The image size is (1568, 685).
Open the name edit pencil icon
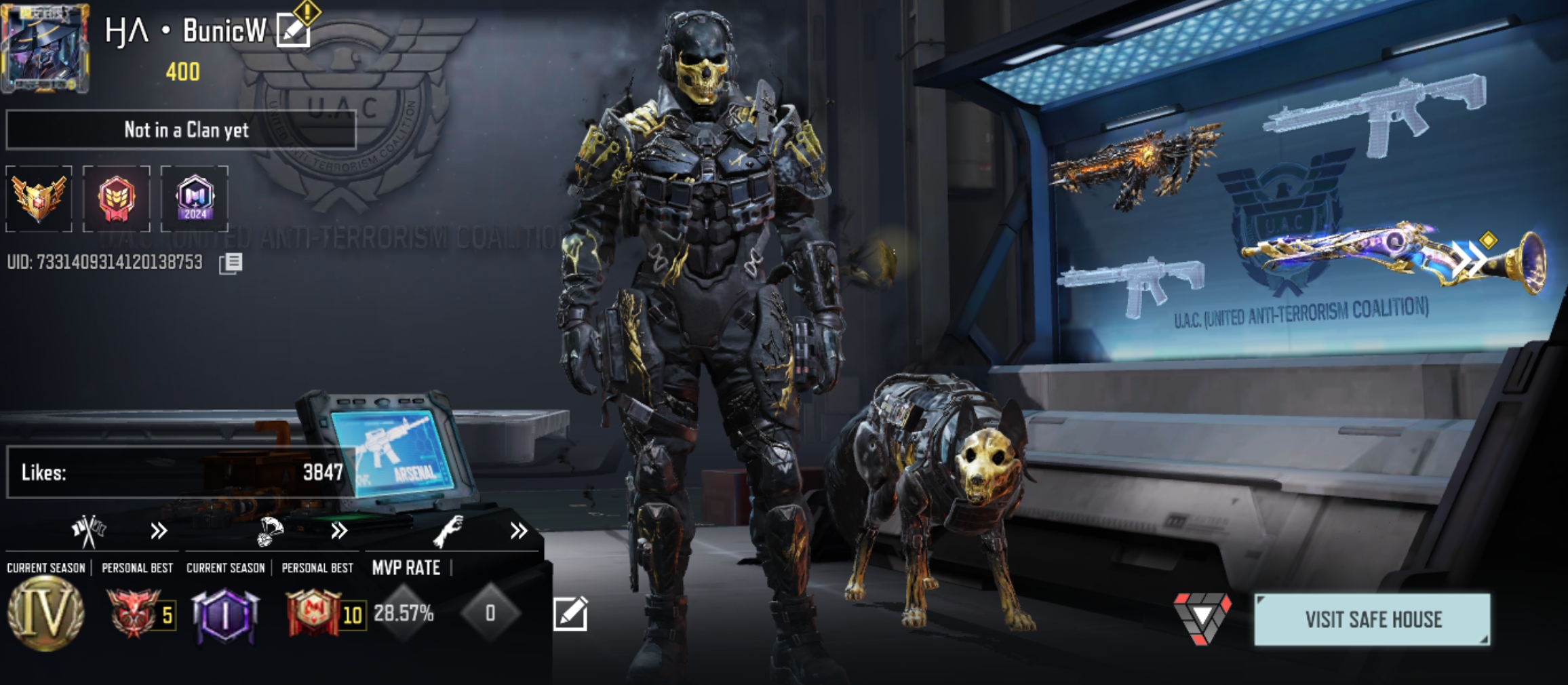(x=292, y=30)
